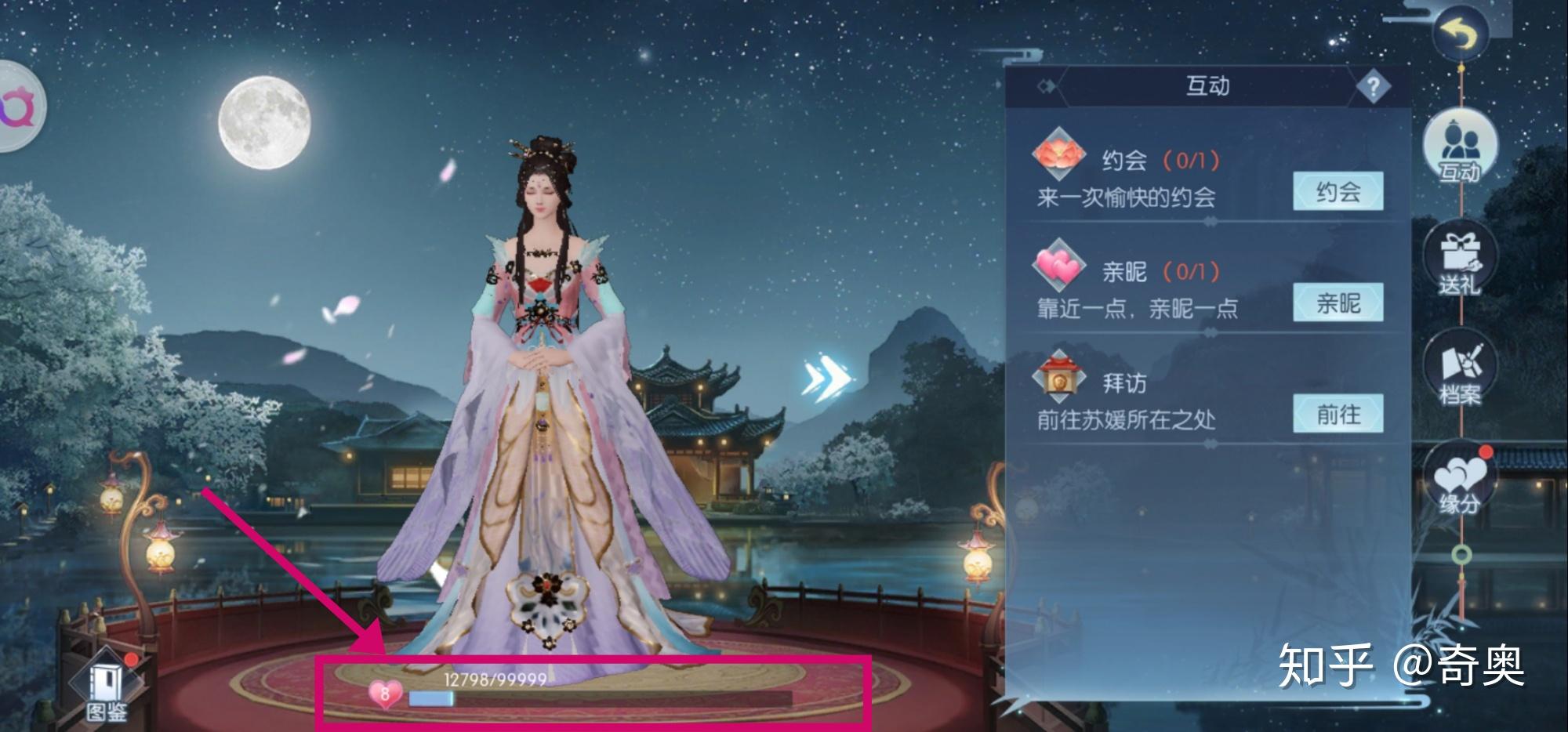Go visit with the 前往 button

click(1338, 415)
